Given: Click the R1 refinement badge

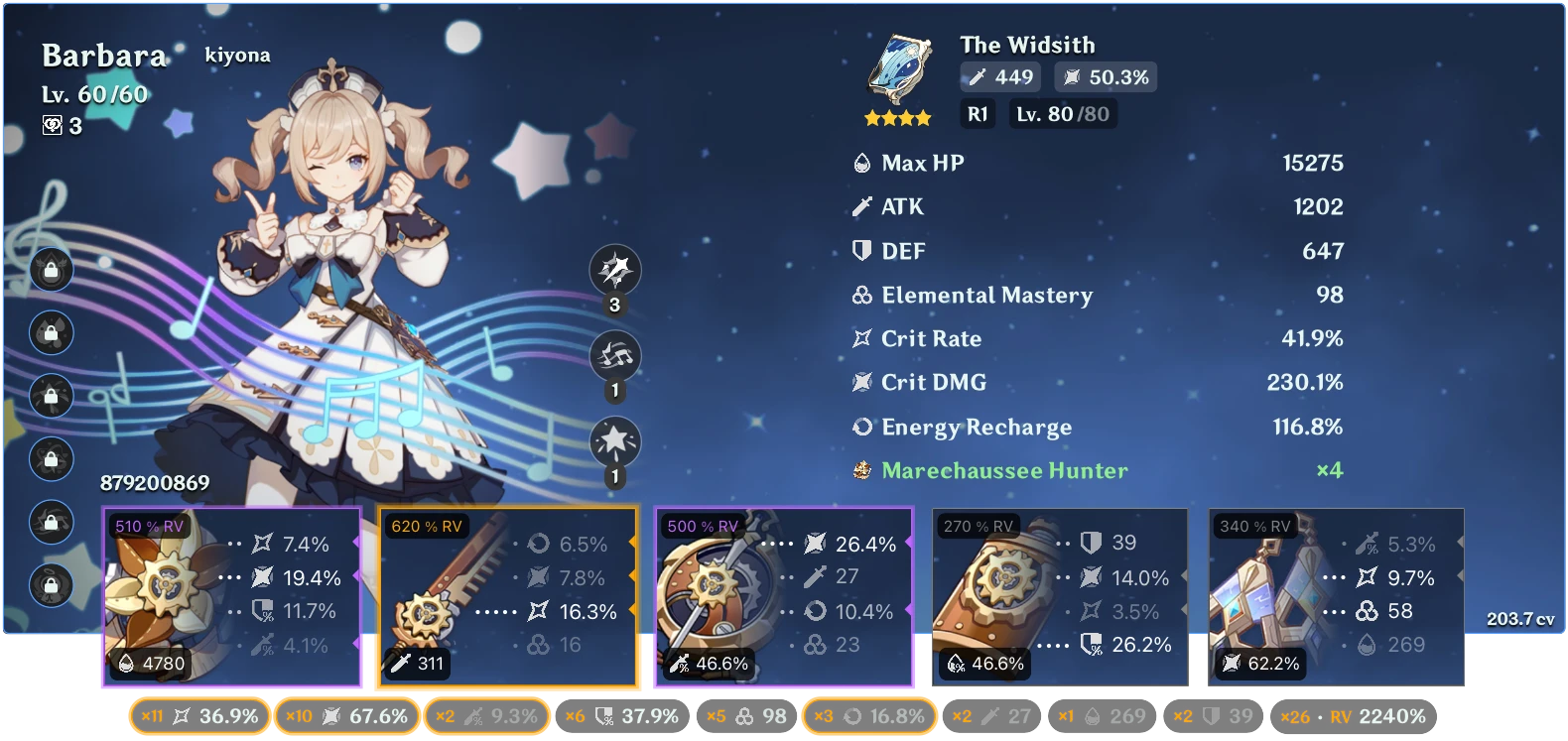Looking at the screenshot, I should (977, 113).
